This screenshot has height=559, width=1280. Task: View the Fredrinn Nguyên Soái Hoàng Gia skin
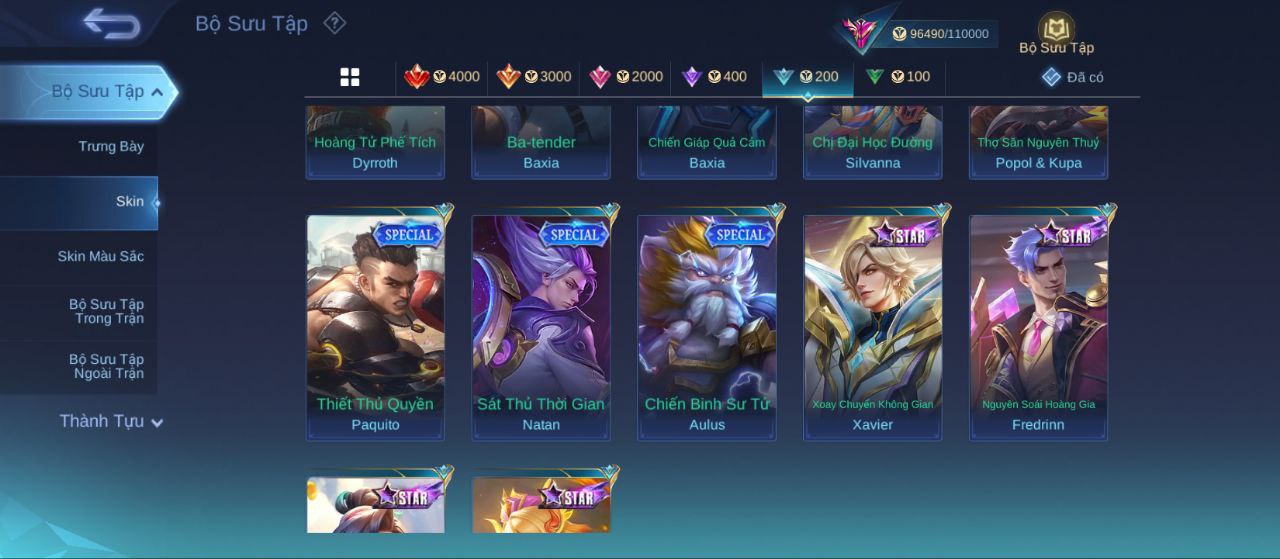[1039, 327]
